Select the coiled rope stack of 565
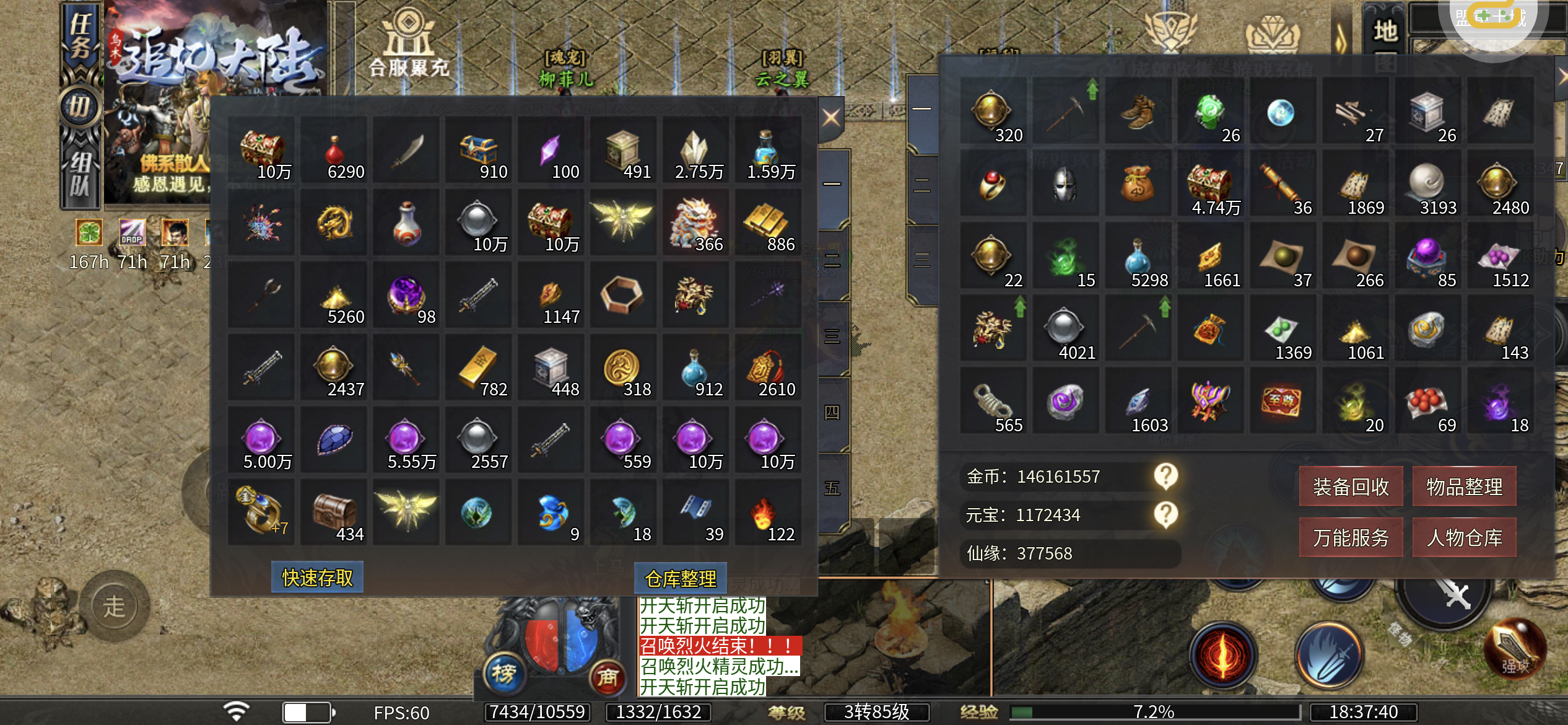 992,402
